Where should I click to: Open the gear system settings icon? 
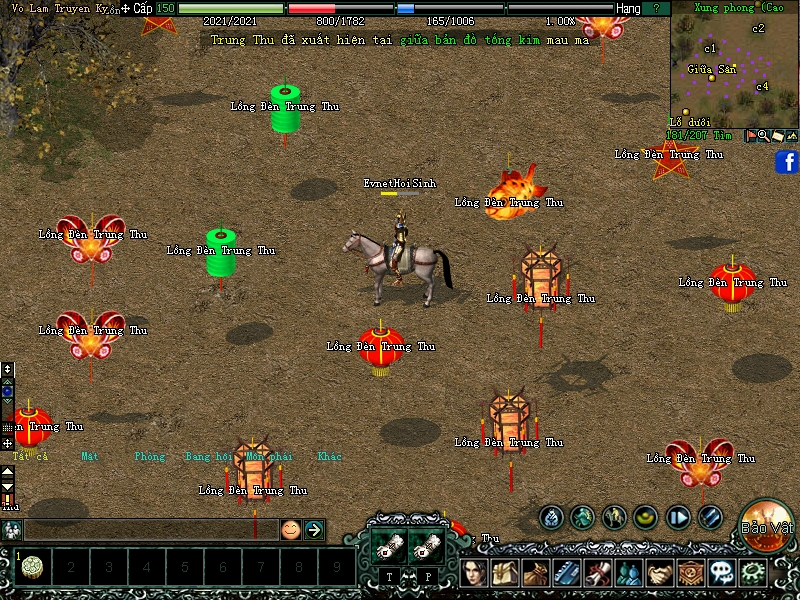point(752,574)
